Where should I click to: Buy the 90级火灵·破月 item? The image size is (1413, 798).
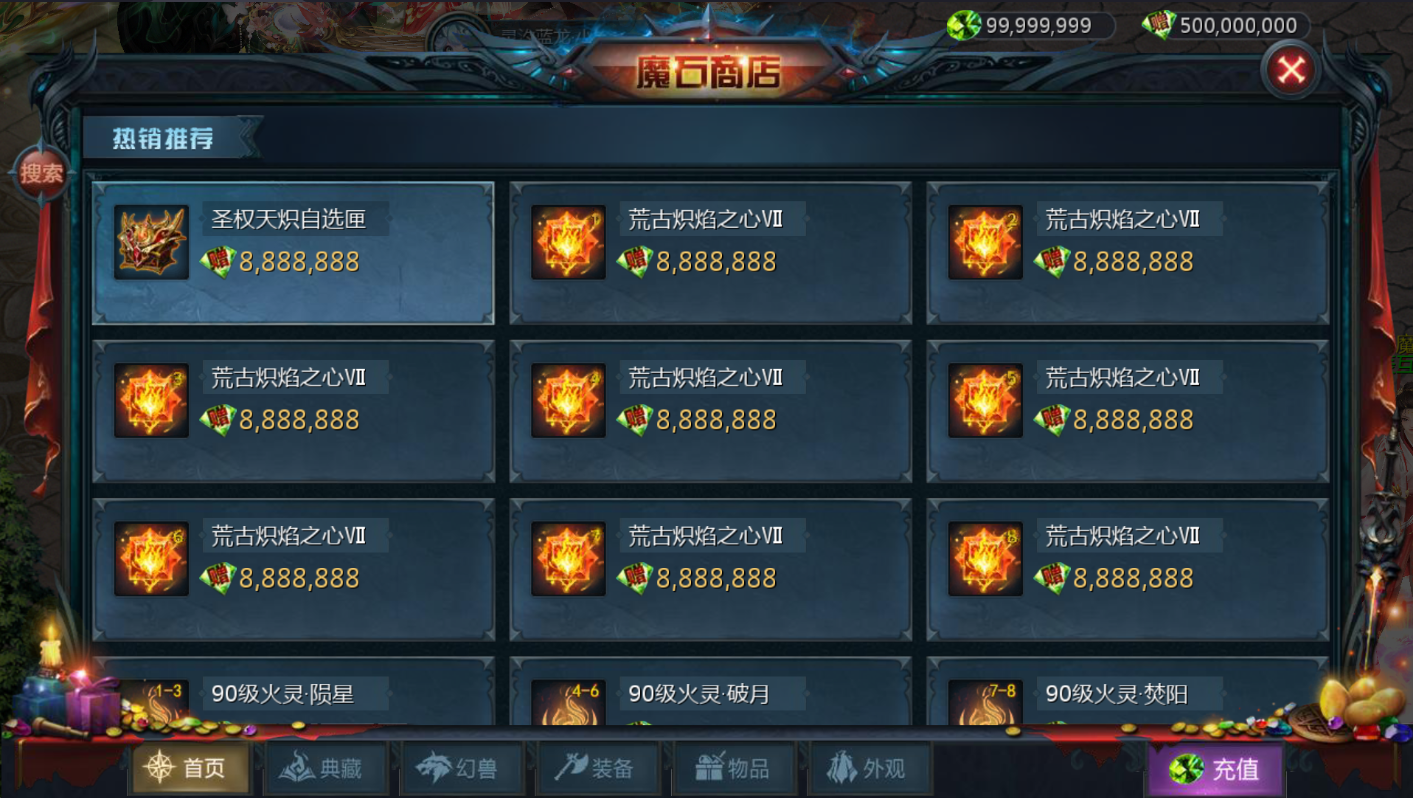(x=709, y=700)
